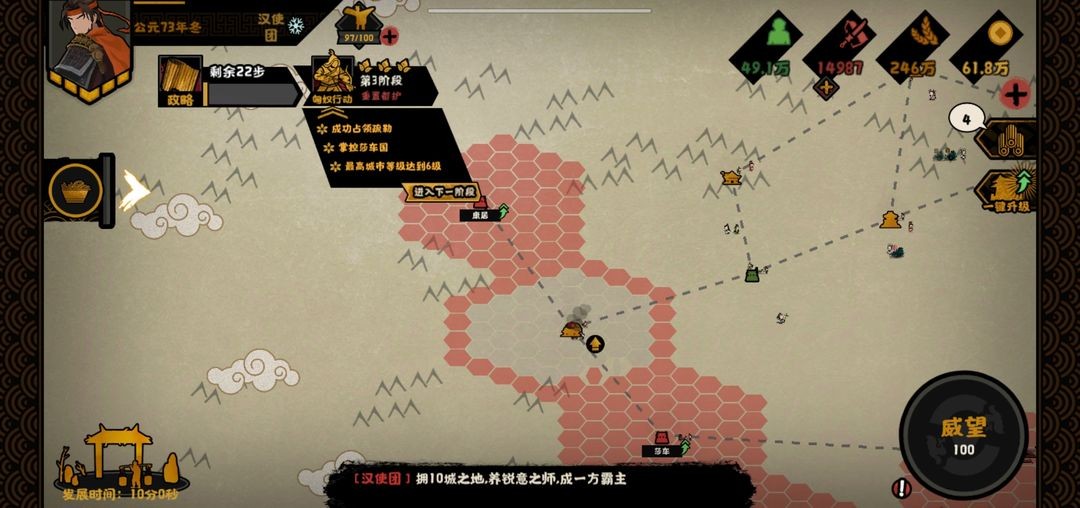
Task: Open the commander portrait profile
Action: 88,48
